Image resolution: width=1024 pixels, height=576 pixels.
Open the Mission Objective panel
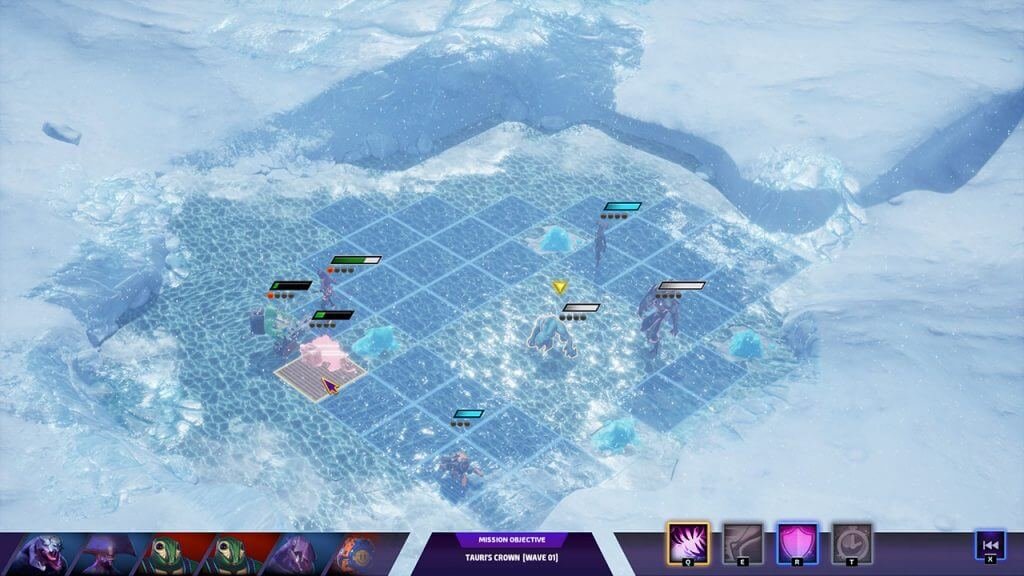point(511,553)
